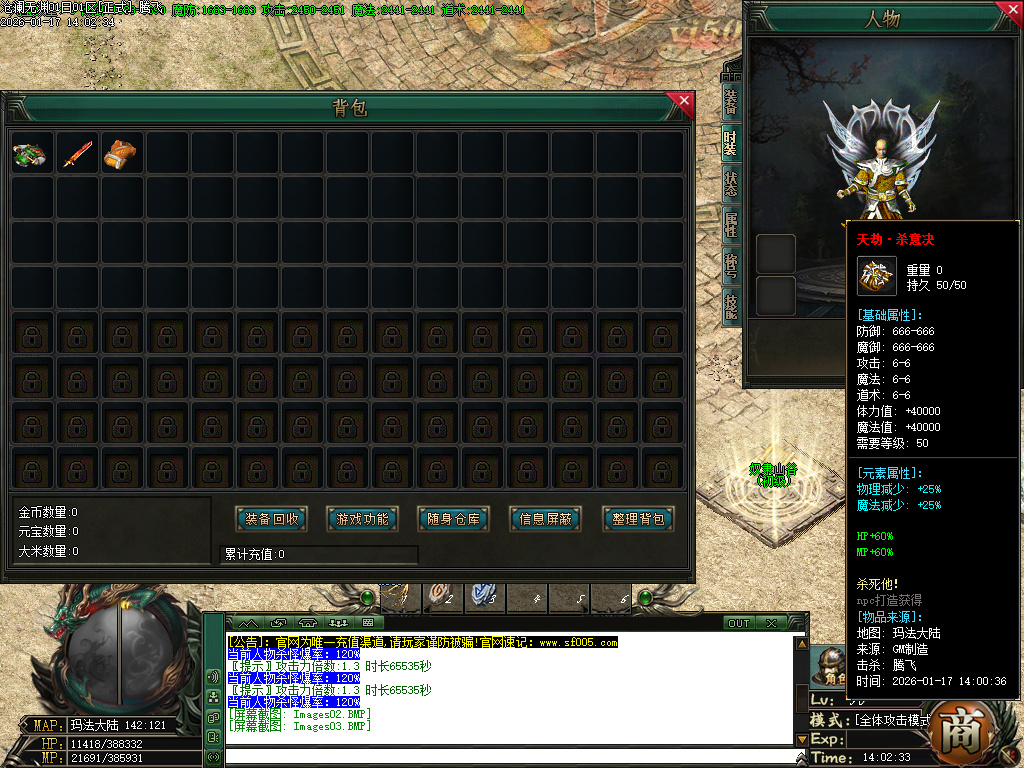Open the 随身仓库 portable warehouse

(x=454, y=519)
